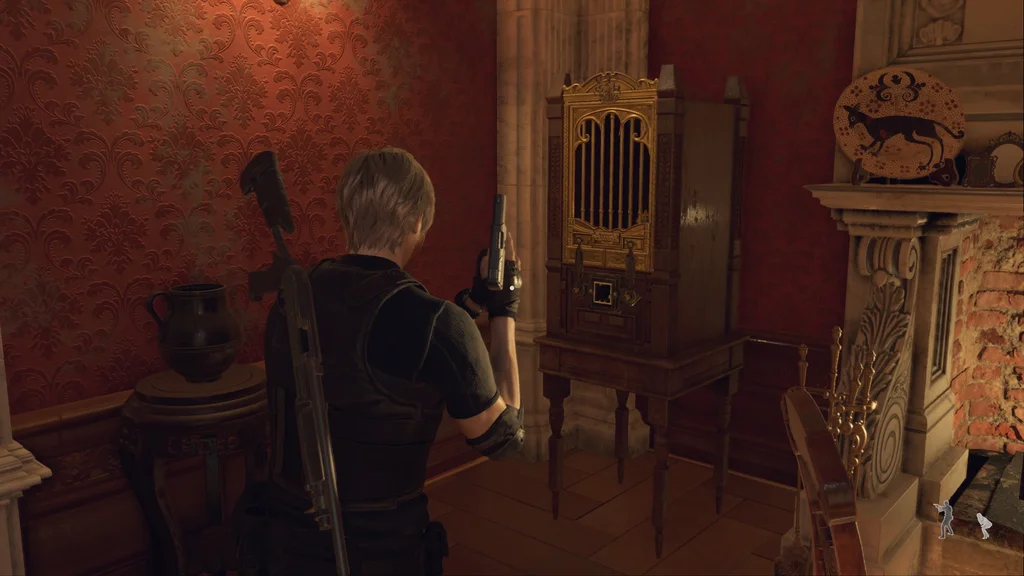Click the aiming Leon silhouette HUD icon

point(945,519)
